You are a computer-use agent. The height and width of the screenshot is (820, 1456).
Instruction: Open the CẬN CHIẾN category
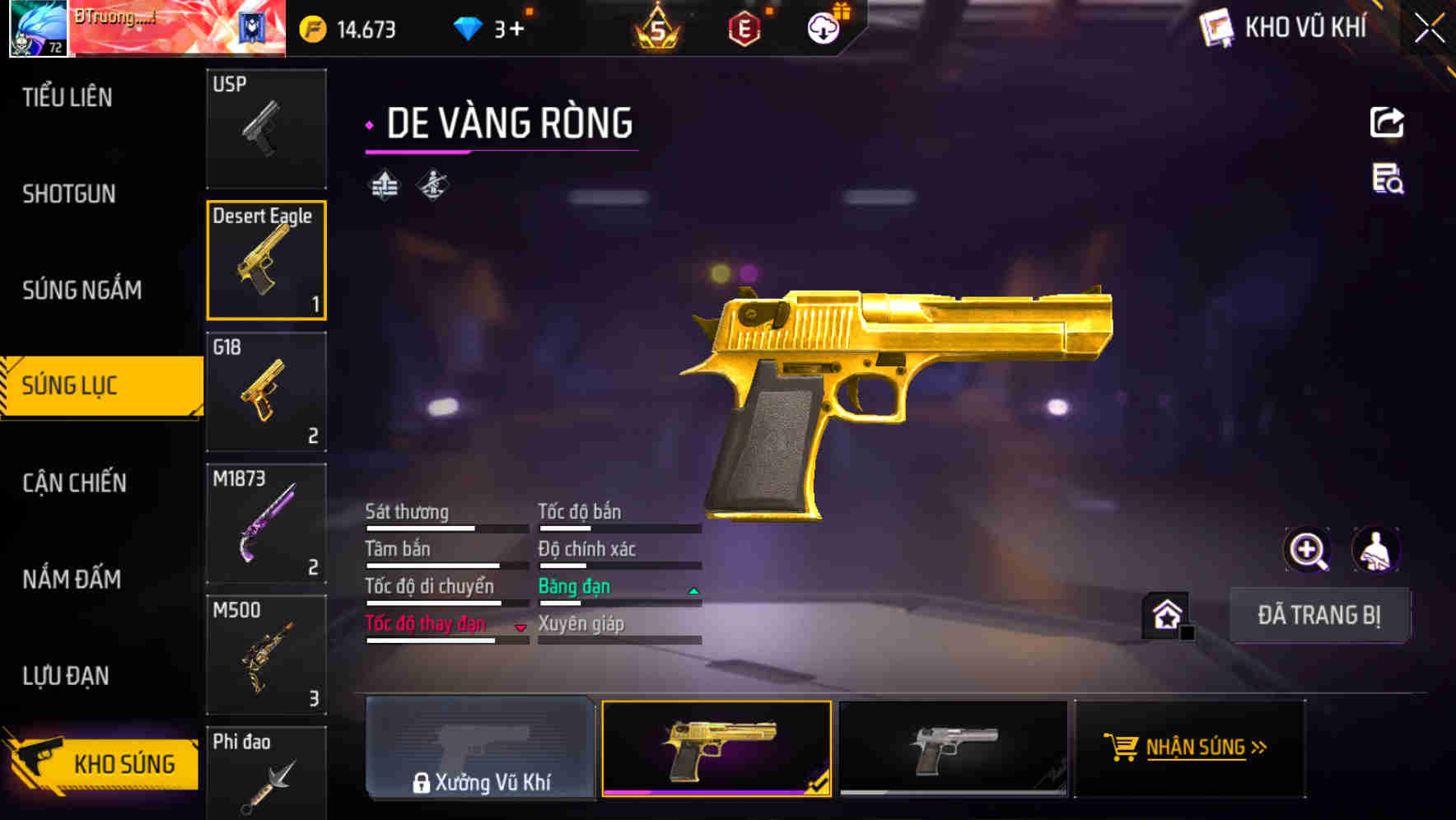74,483
